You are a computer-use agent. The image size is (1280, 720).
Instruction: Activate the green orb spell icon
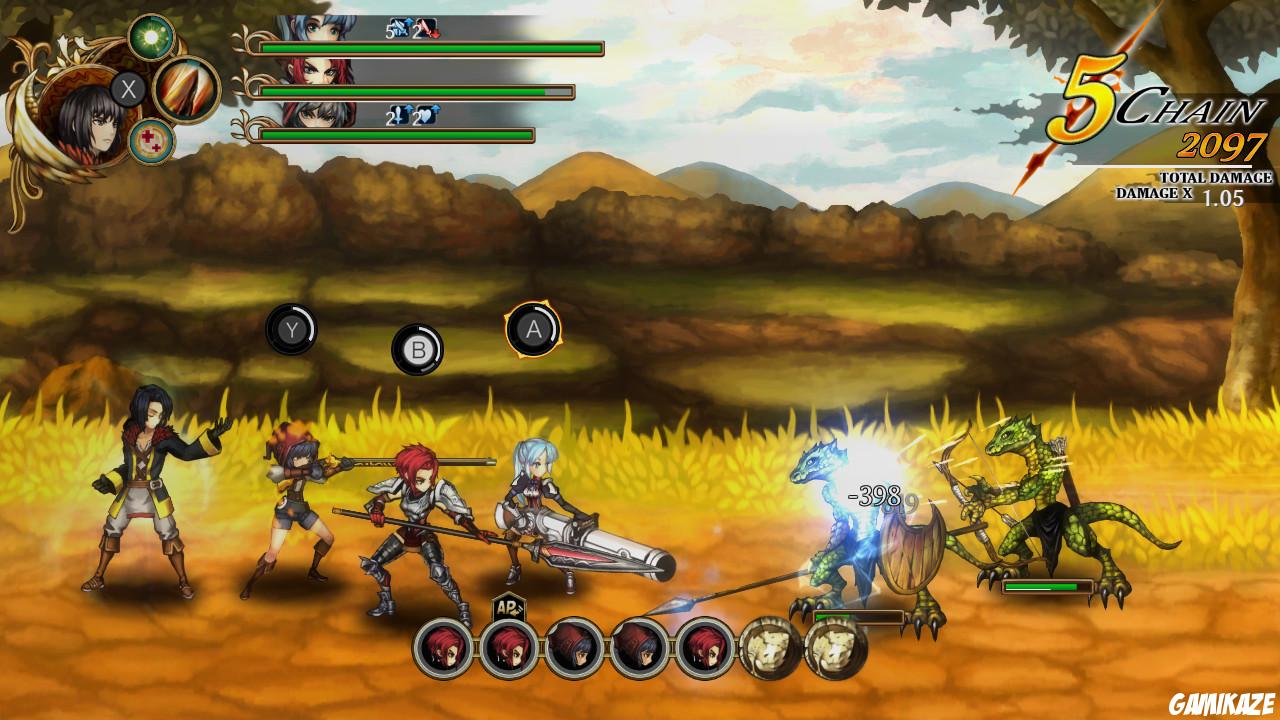(152, 38)
